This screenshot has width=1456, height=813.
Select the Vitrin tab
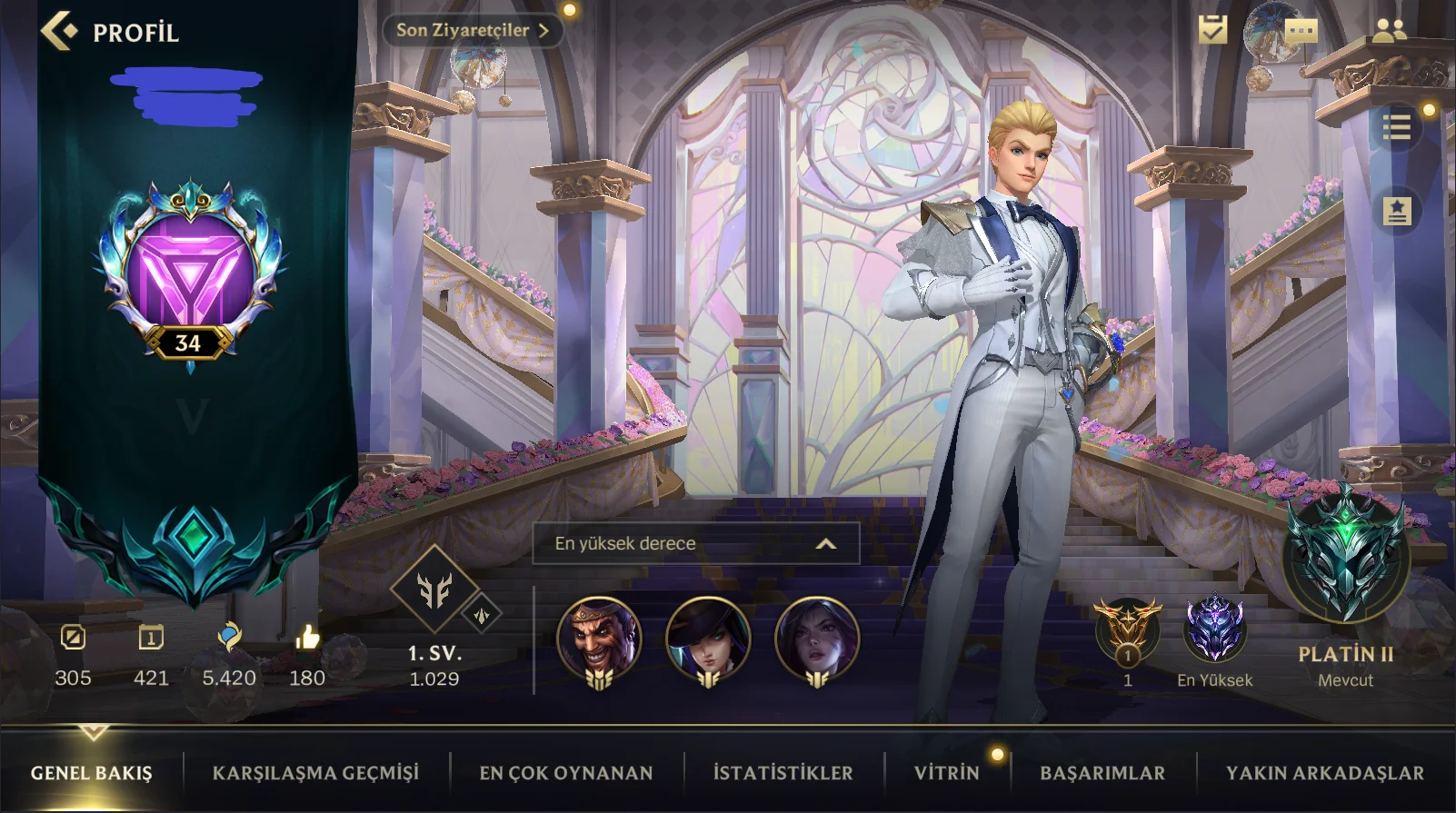tap(946, 773)
